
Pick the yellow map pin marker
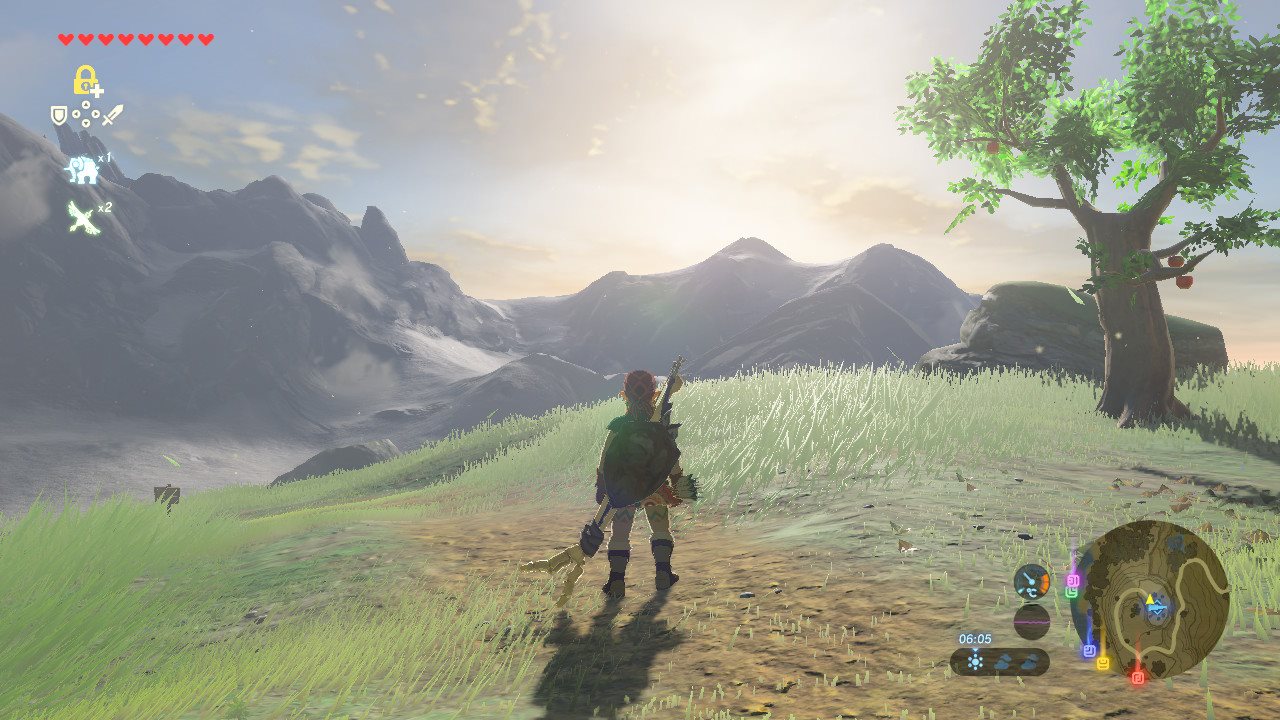coord(1103,663)
